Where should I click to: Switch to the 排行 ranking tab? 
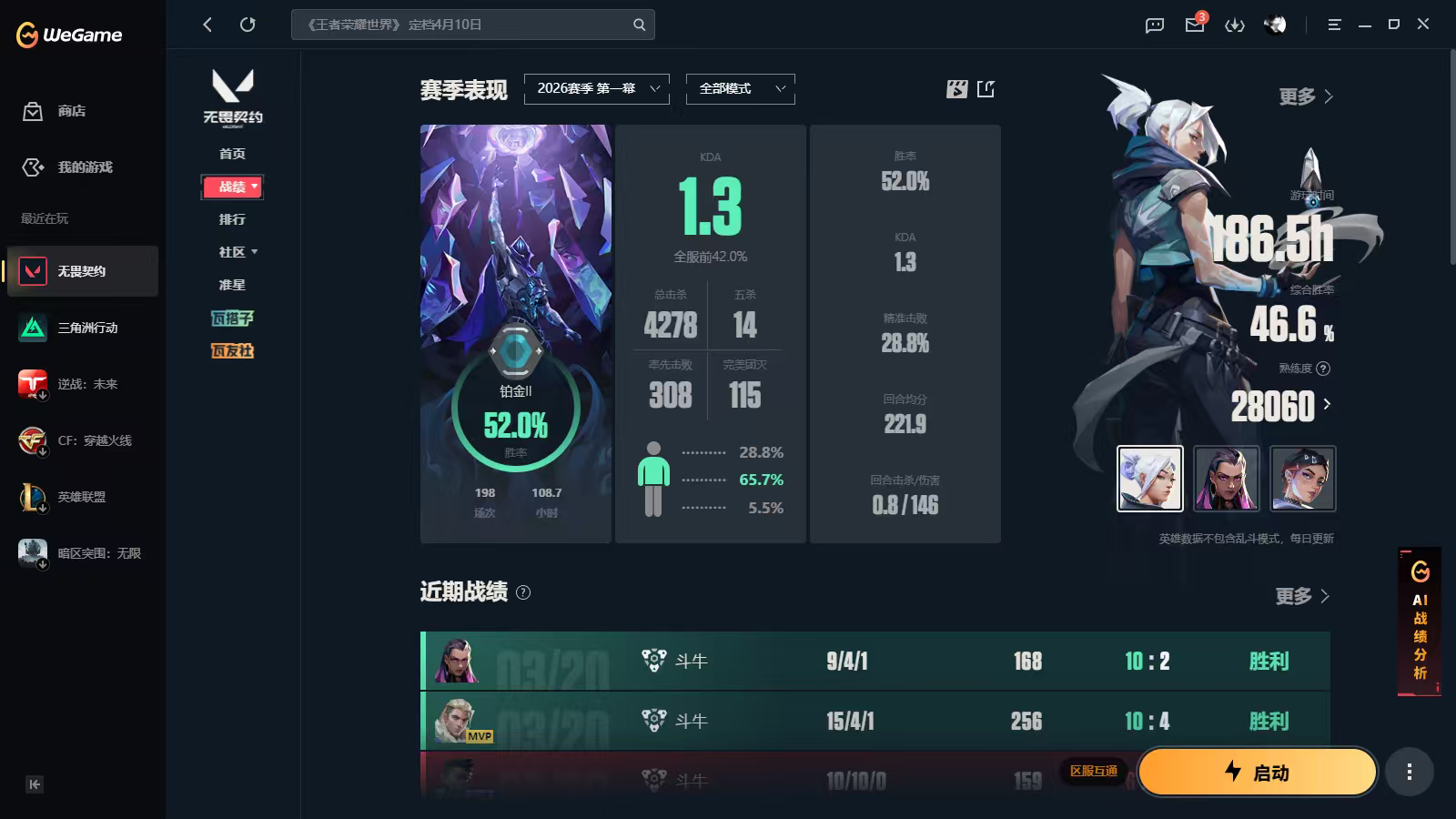(x=232, y=219)
